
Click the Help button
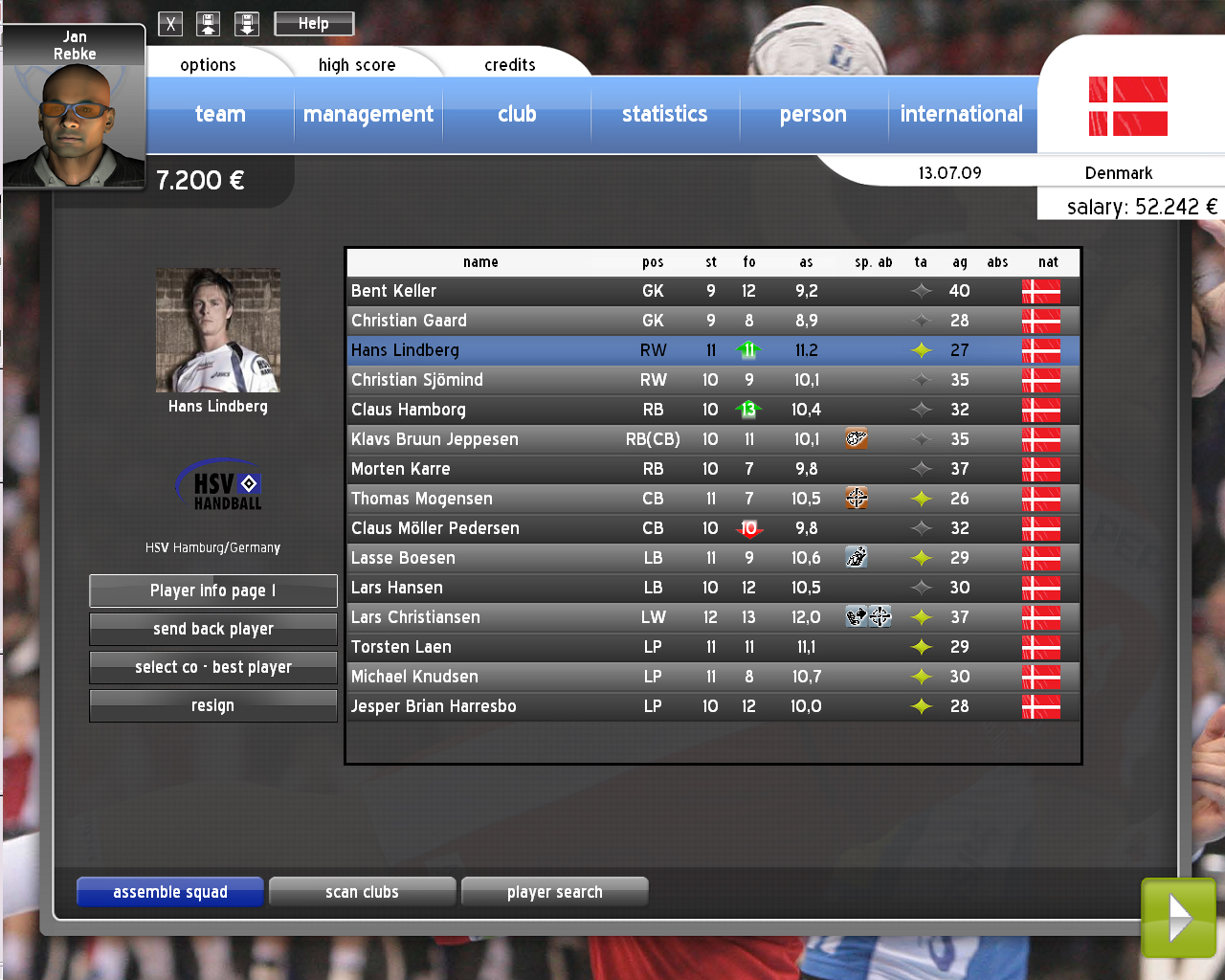click(314, 24)
